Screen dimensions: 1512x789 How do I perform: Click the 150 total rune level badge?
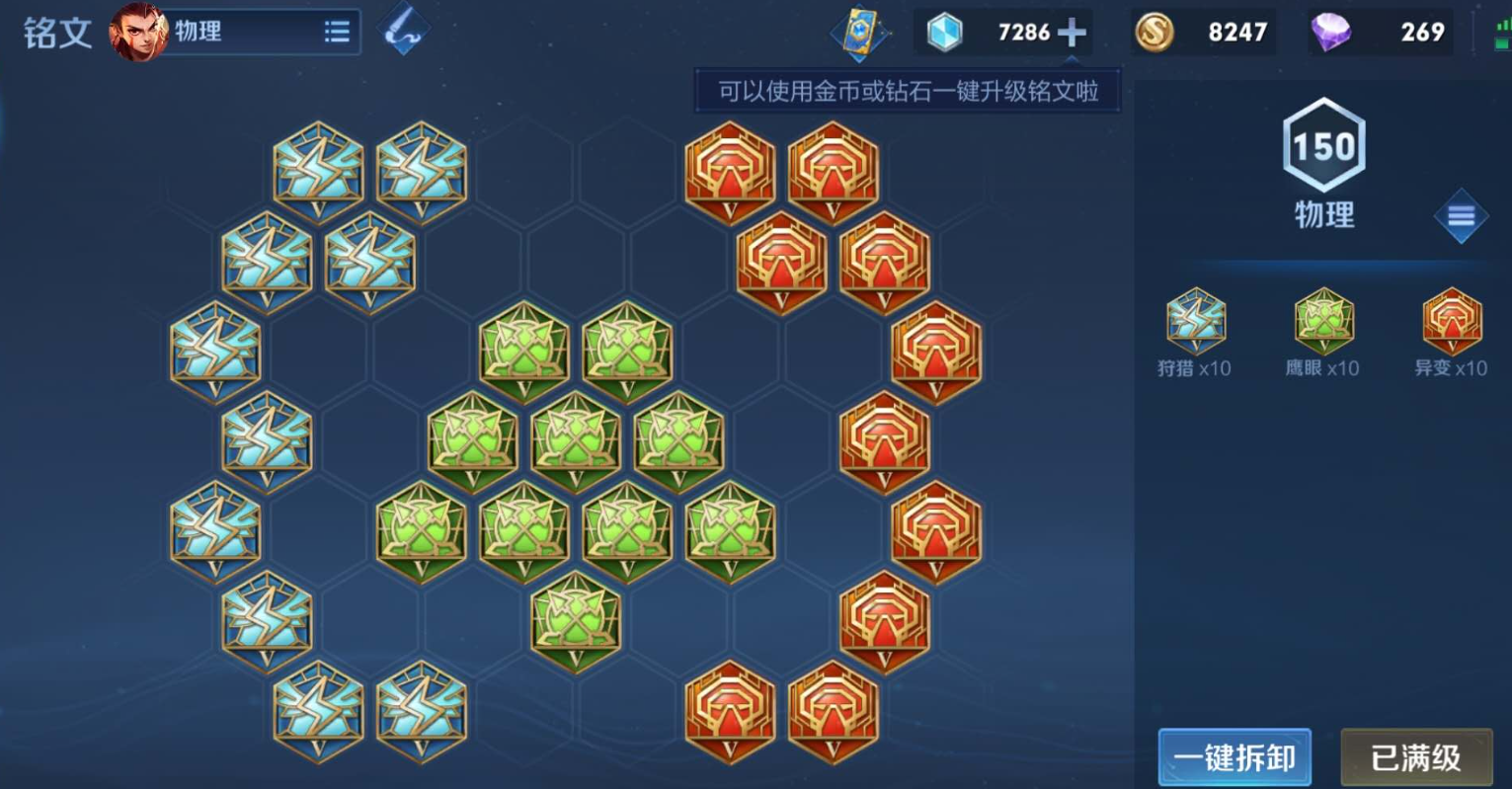1323,146
